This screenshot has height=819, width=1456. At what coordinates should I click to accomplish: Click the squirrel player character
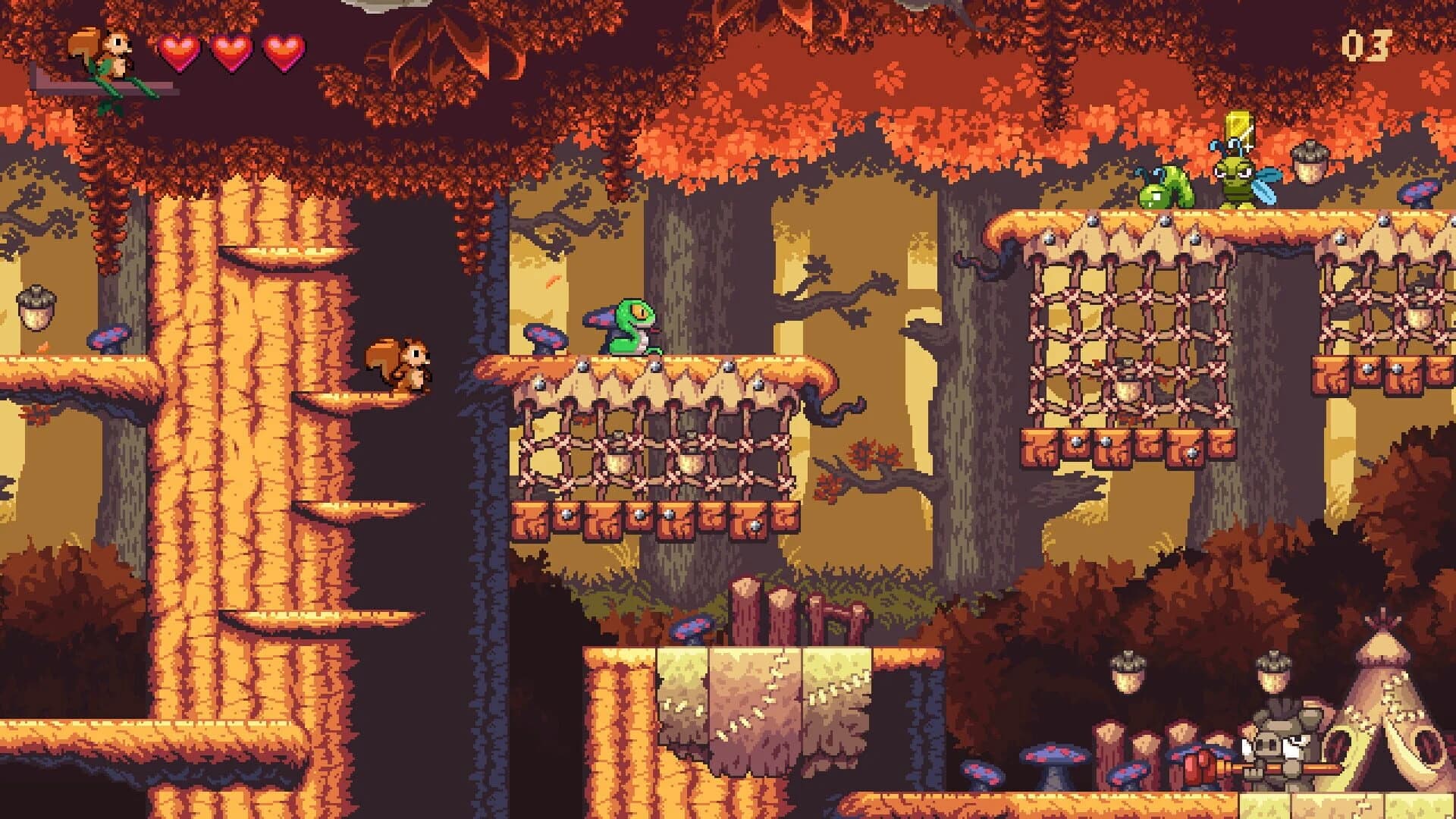[398, 364]
